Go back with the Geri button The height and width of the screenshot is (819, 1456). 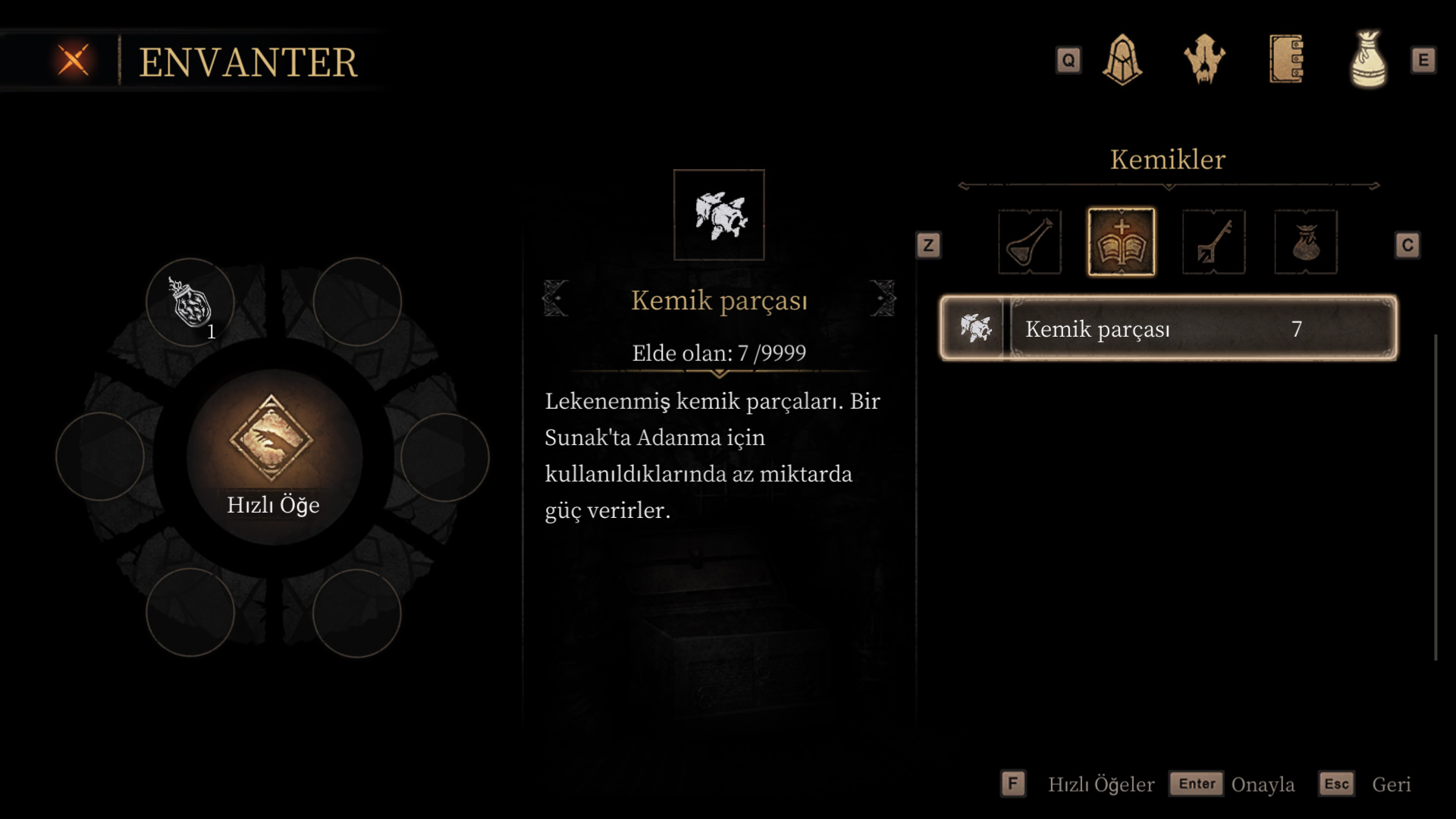click(1365, 784)
